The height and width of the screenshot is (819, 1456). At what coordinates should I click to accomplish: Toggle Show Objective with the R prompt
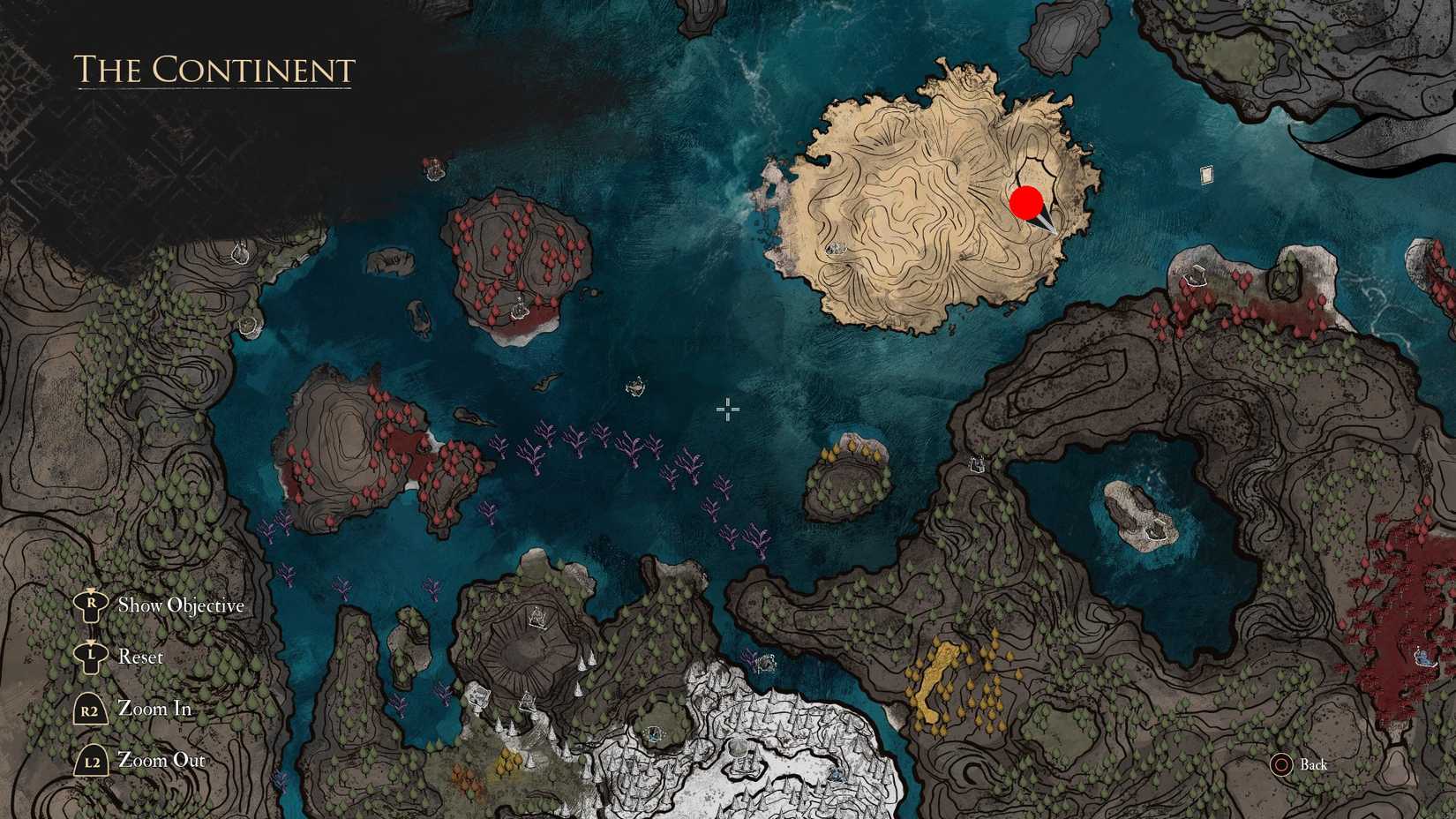(x=90, y=605)
